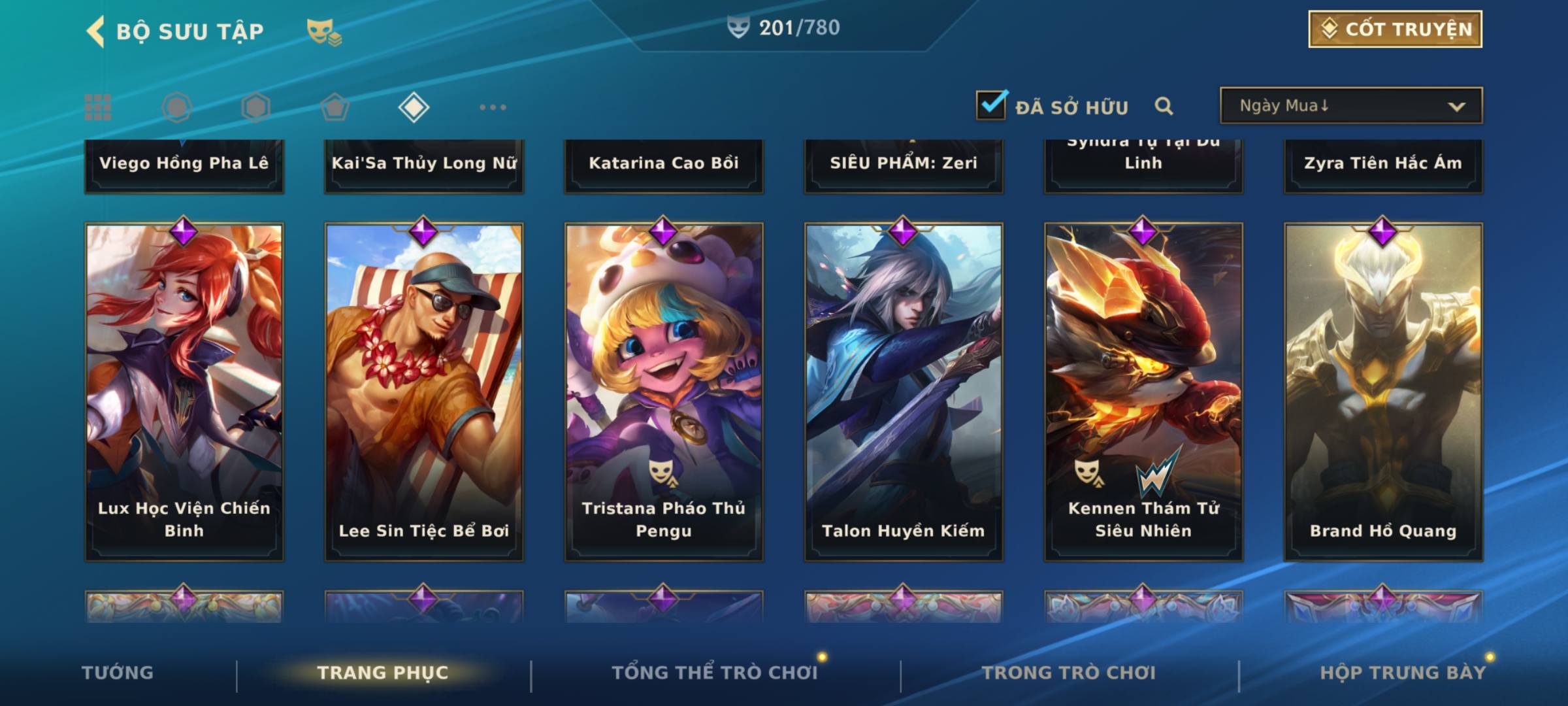1568x706 pixels.
Task: Open the Cốt Truyện button
Action: 1395,29
